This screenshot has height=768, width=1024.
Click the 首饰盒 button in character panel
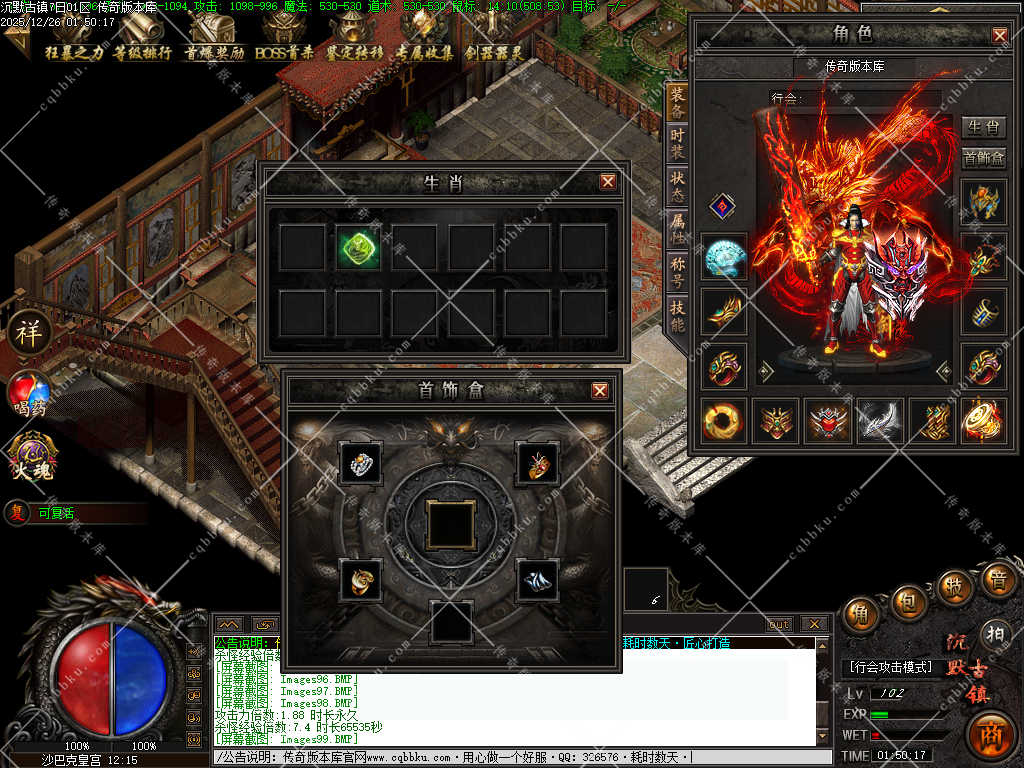983,158
